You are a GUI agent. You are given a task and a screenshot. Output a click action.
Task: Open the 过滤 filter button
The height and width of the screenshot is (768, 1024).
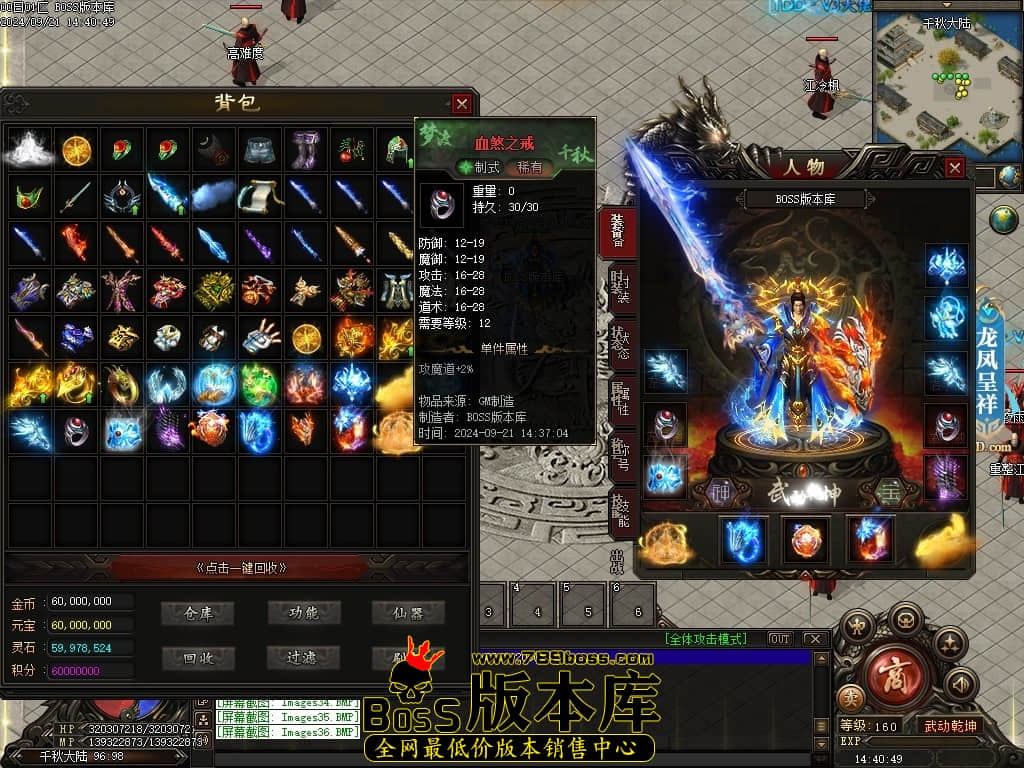304,657
